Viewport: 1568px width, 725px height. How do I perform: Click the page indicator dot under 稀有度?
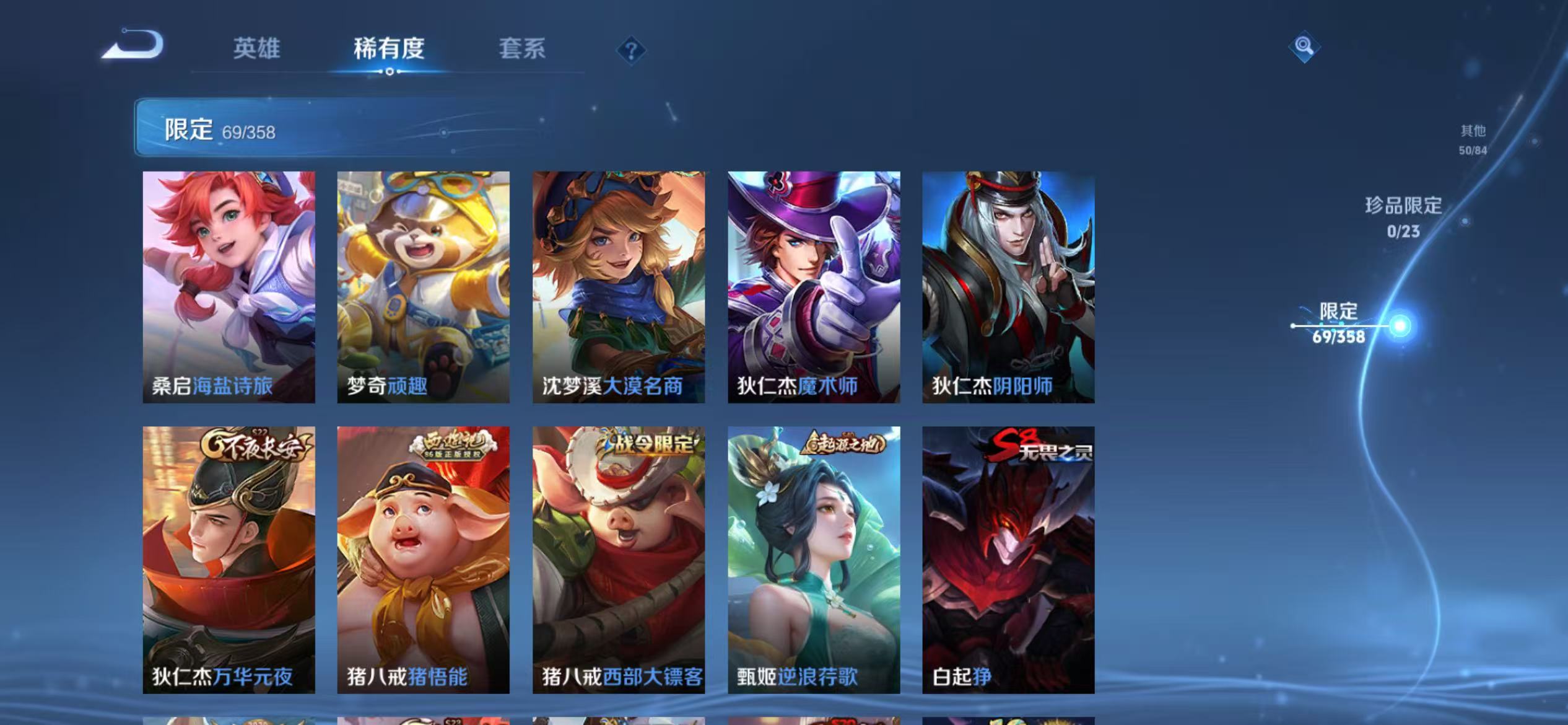pyautogui.click(x=389, y=72)
